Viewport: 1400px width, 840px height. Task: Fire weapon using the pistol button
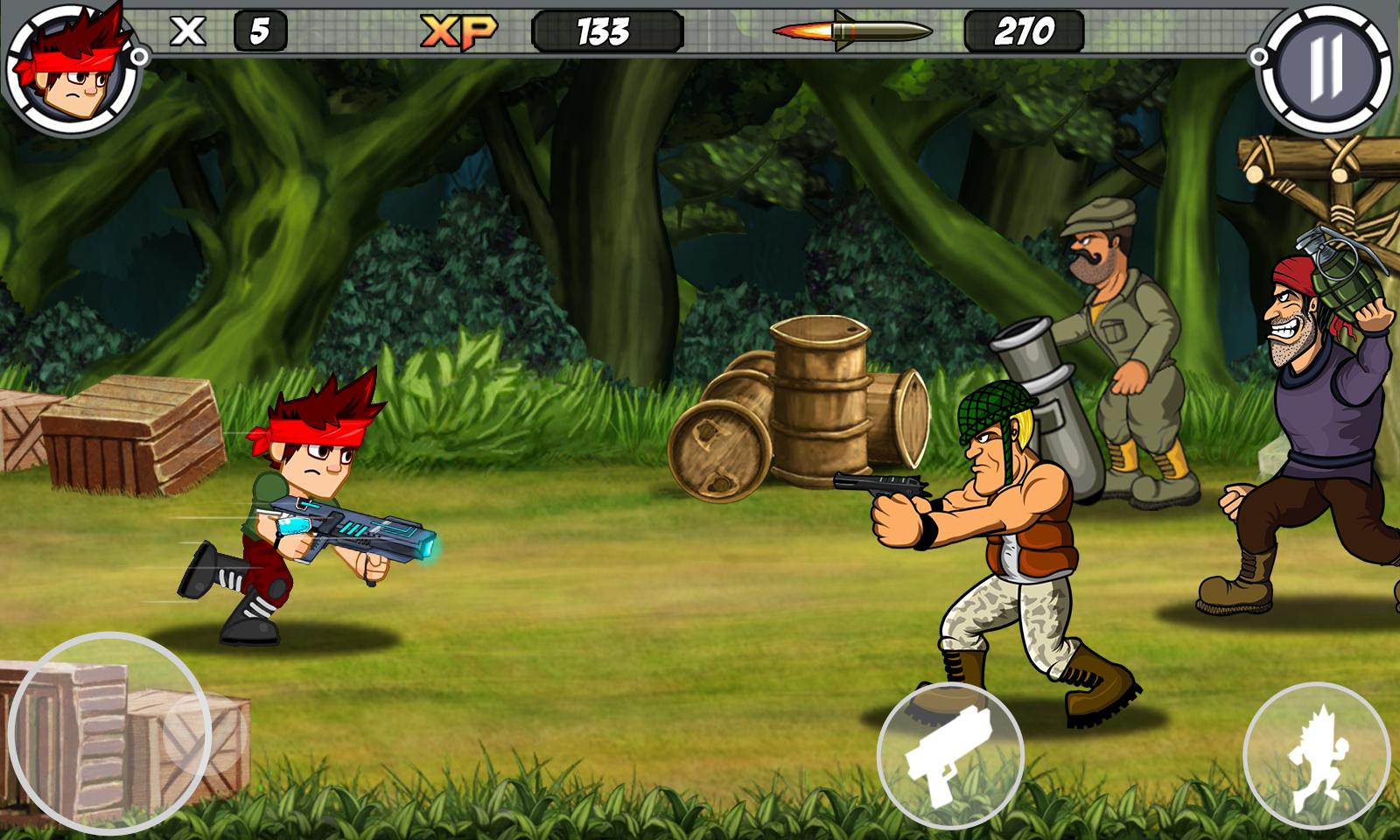950,756
